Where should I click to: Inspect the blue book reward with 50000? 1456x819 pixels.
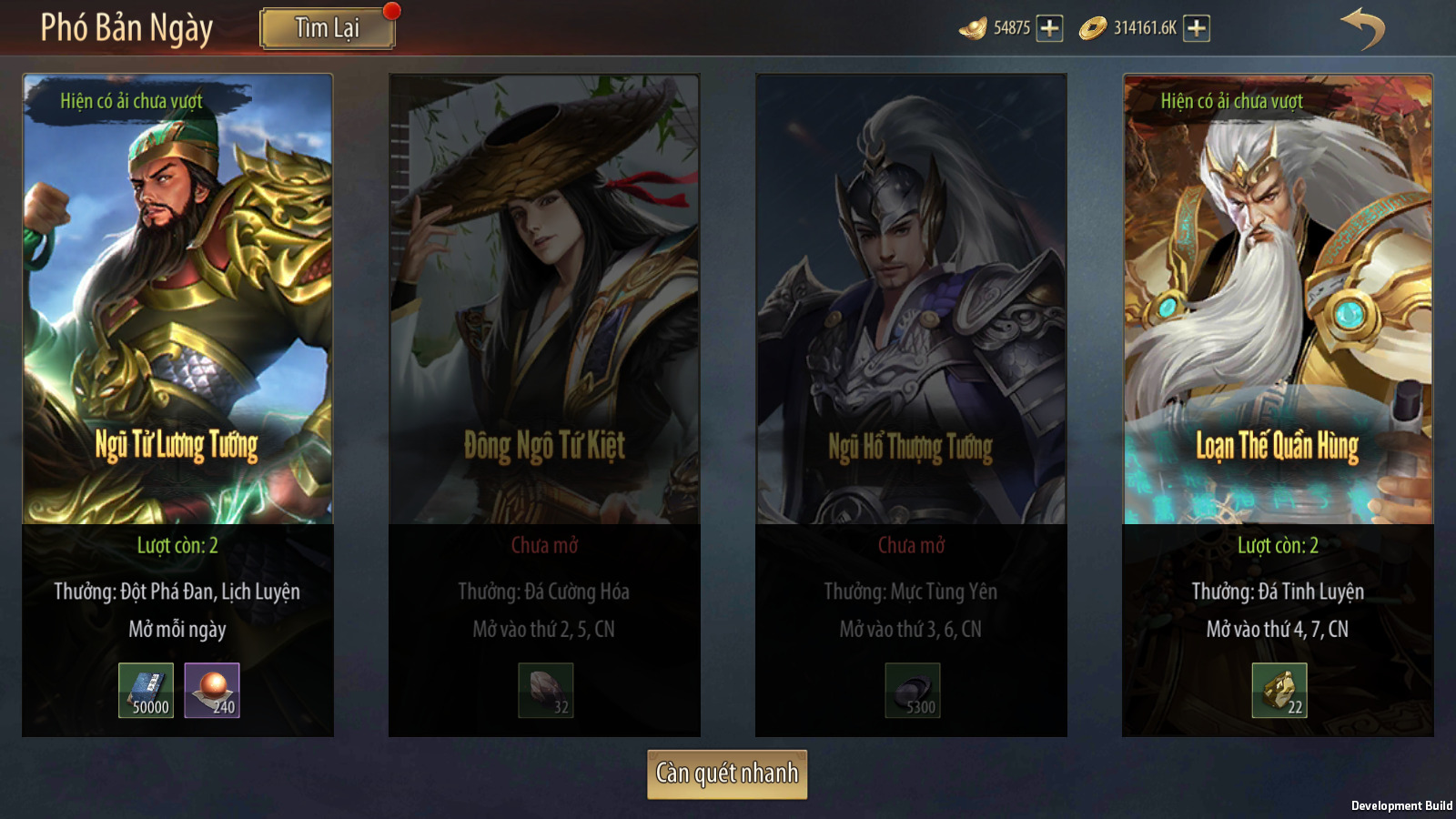click(146, 691)
